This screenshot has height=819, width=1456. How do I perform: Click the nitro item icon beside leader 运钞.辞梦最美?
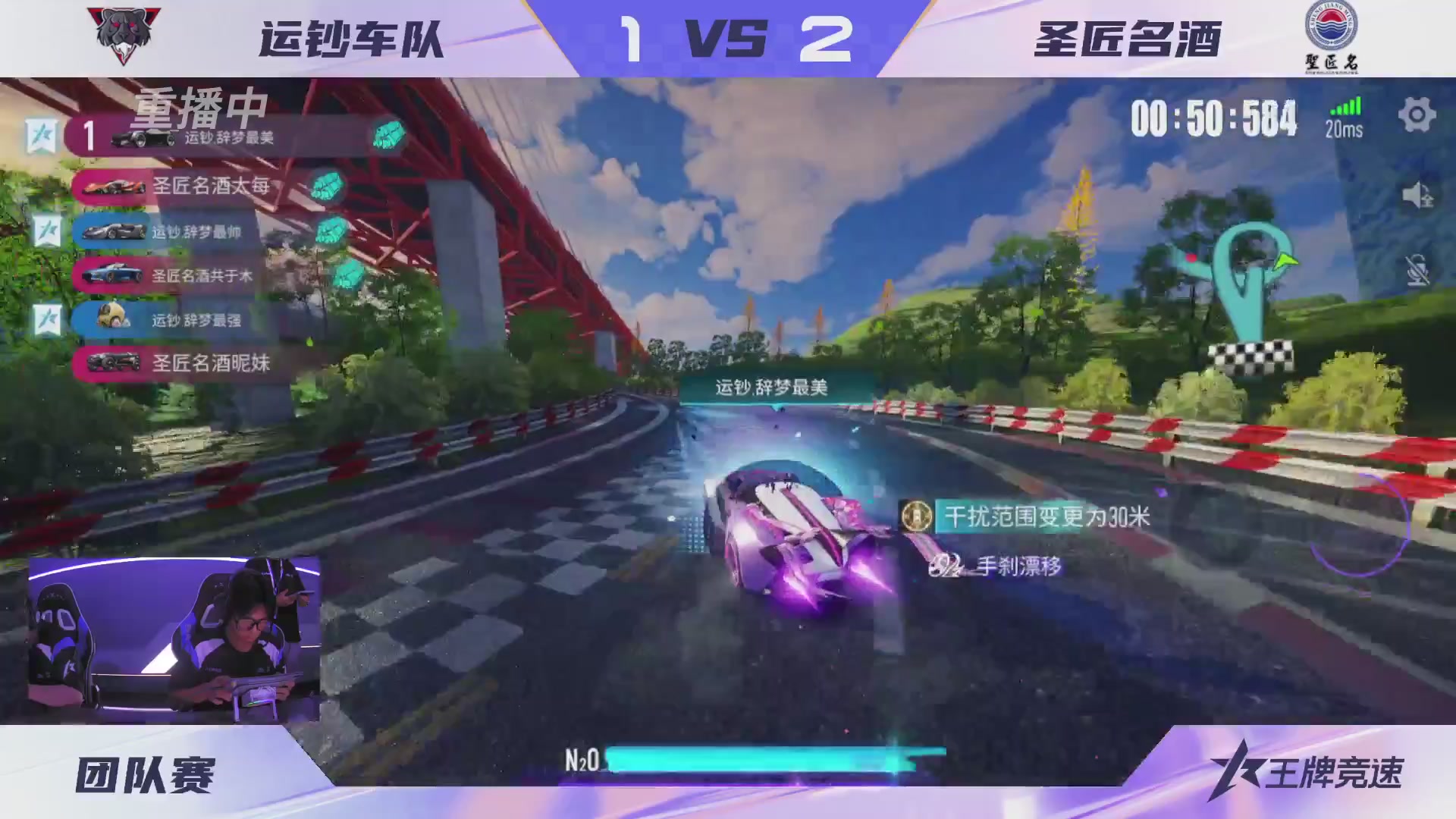[389, 136]
